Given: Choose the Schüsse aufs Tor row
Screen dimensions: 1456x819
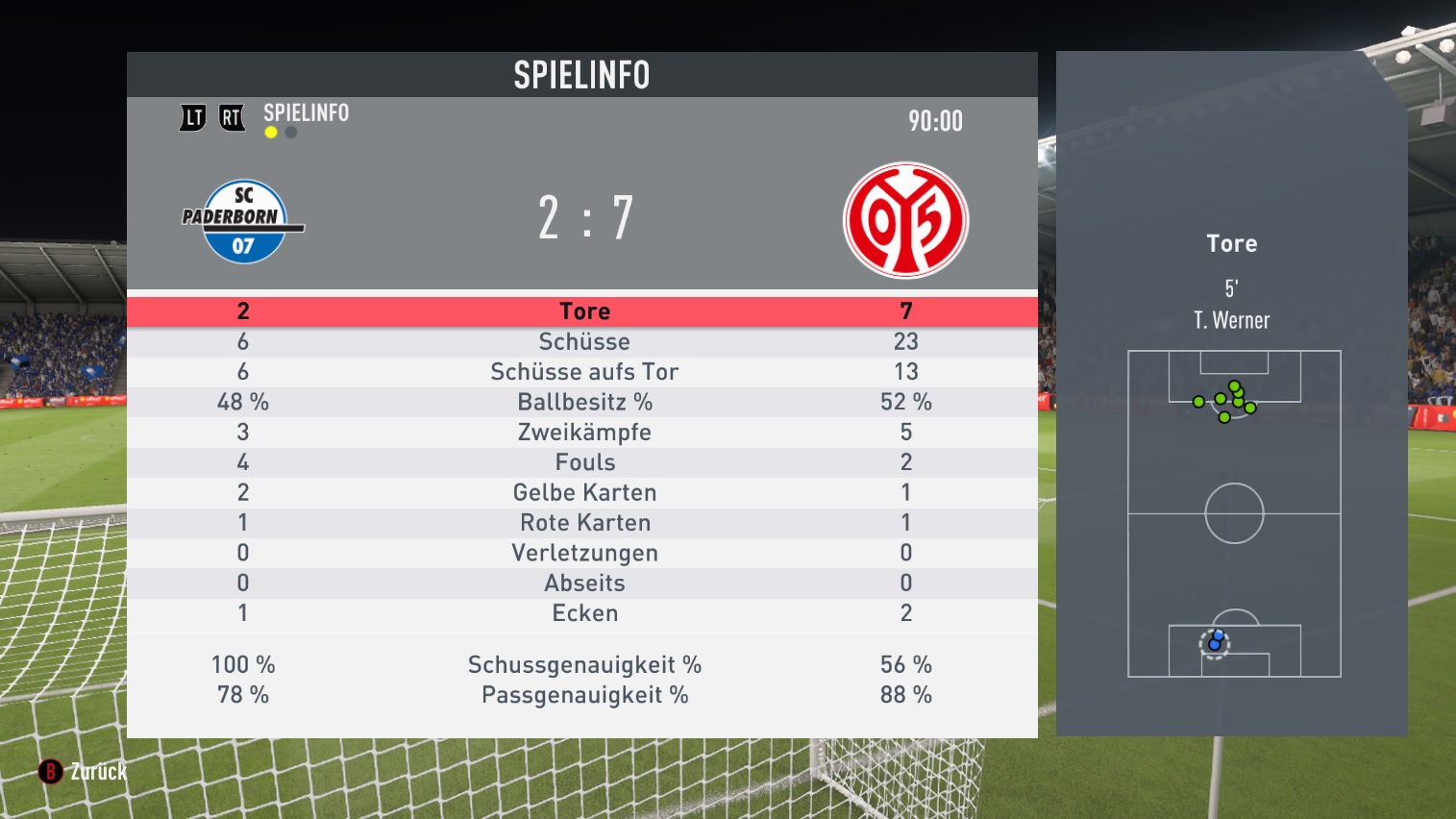Looking at the screenshot, I should click(x=583, y=372).
